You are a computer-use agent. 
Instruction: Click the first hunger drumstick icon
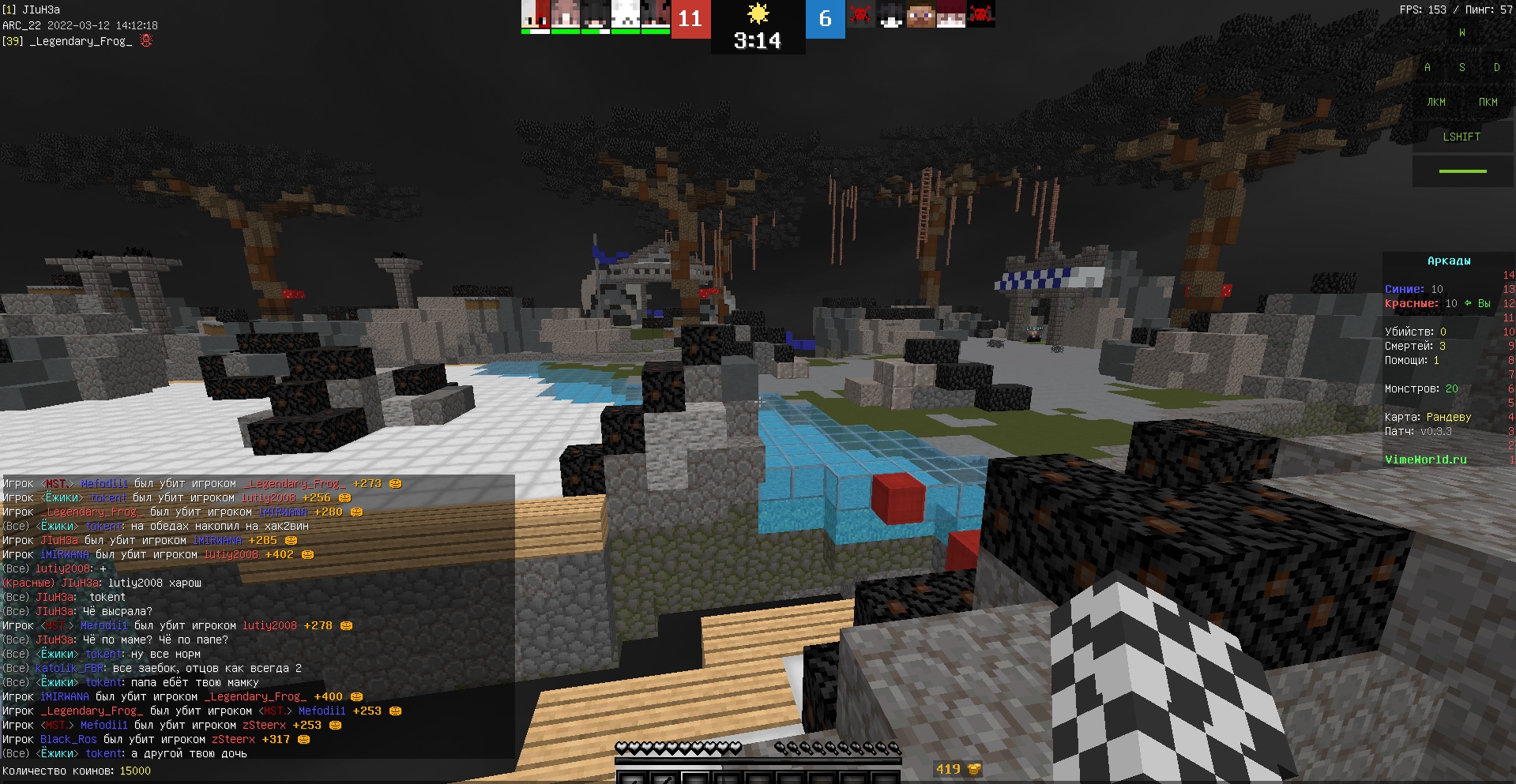(x=783, y=748)
